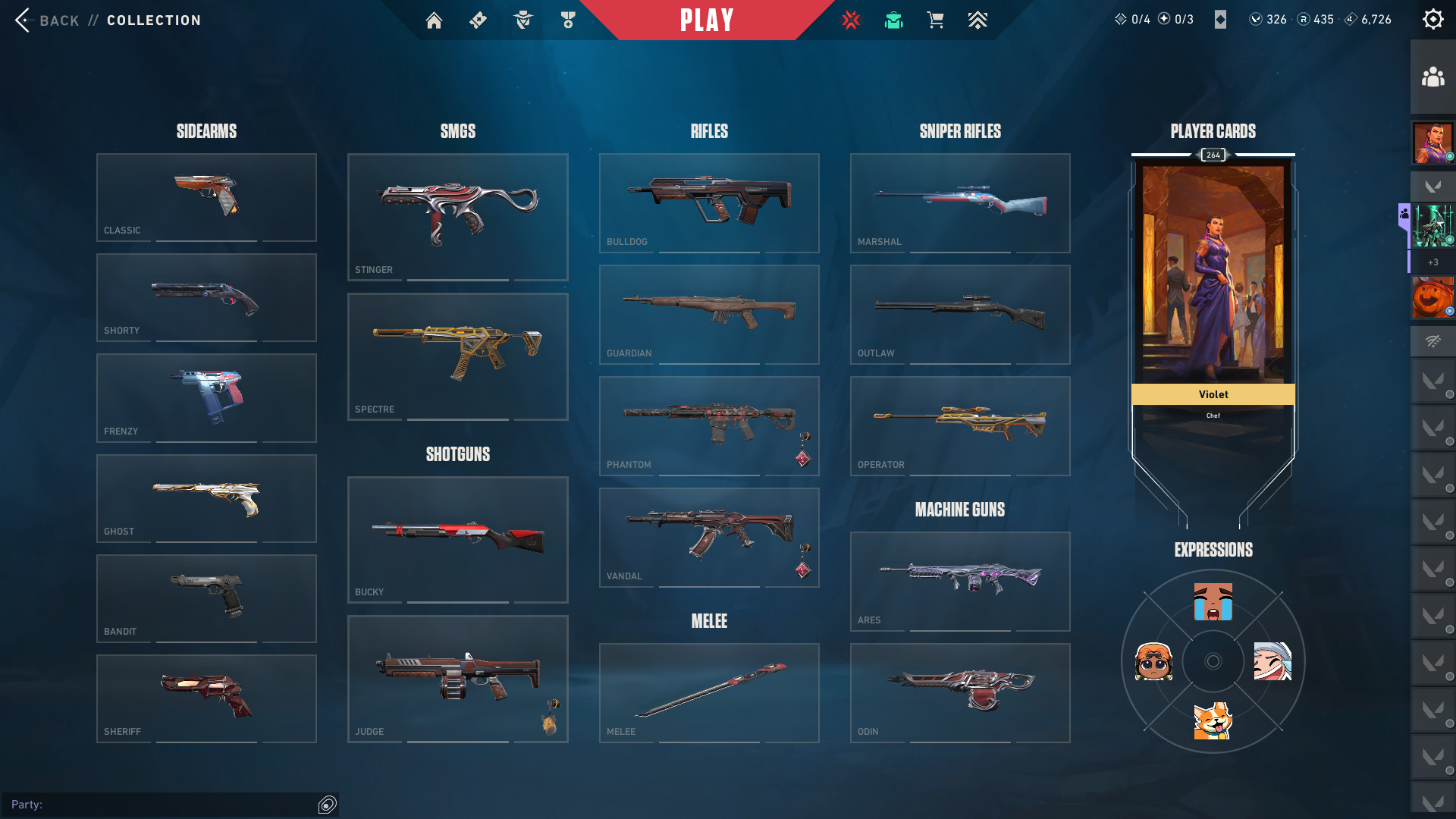Select the Melee weapon slot
Screen dimensions: 1456x819
[x=709, y=692]
